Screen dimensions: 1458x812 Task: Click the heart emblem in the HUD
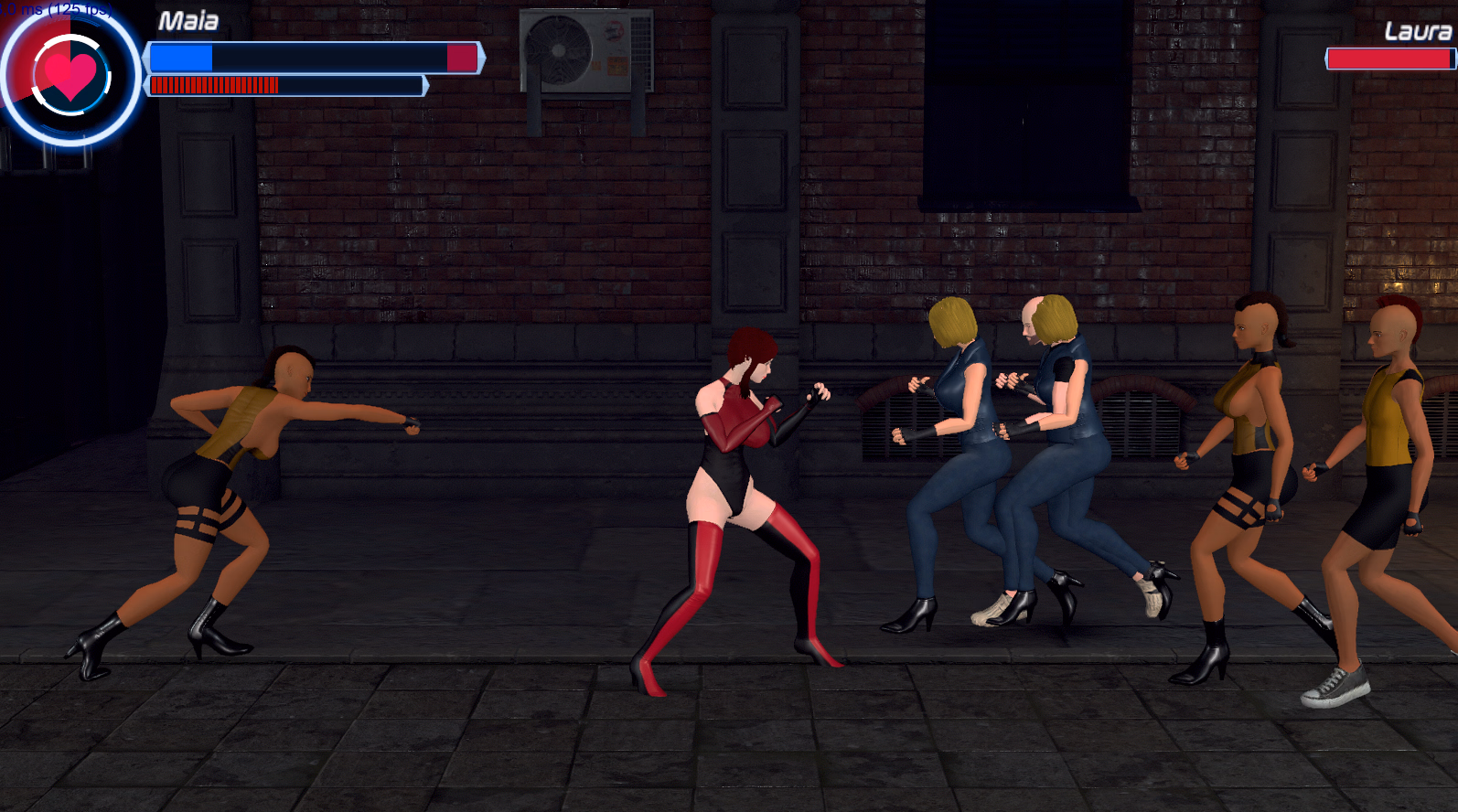click(71, 77)
